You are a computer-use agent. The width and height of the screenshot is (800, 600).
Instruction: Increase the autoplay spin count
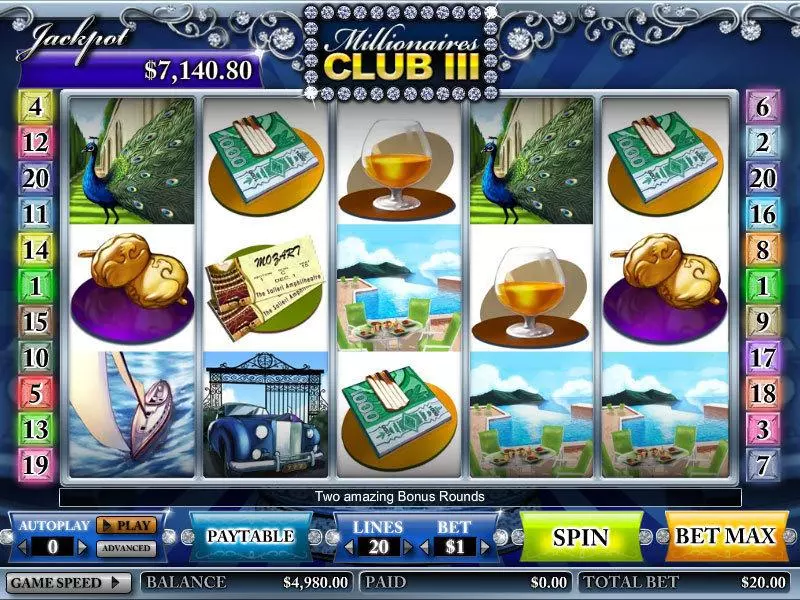click(x=82, y=547)
